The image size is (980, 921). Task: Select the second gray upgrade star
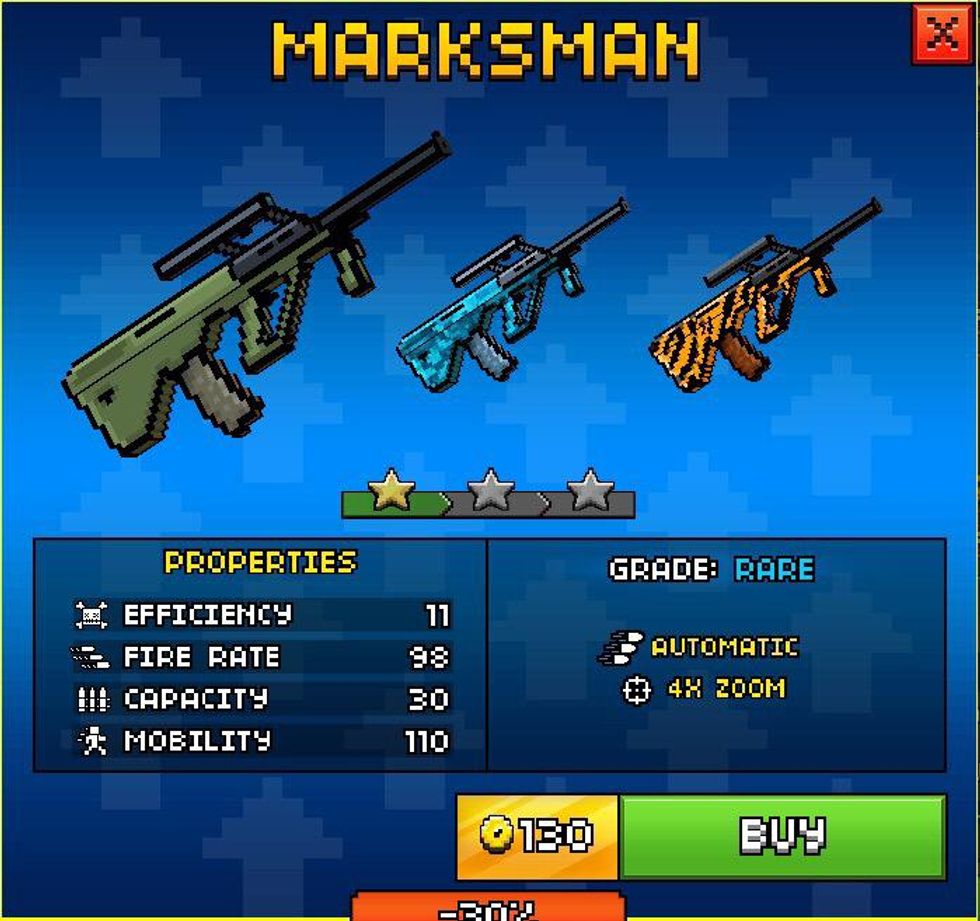490,492
